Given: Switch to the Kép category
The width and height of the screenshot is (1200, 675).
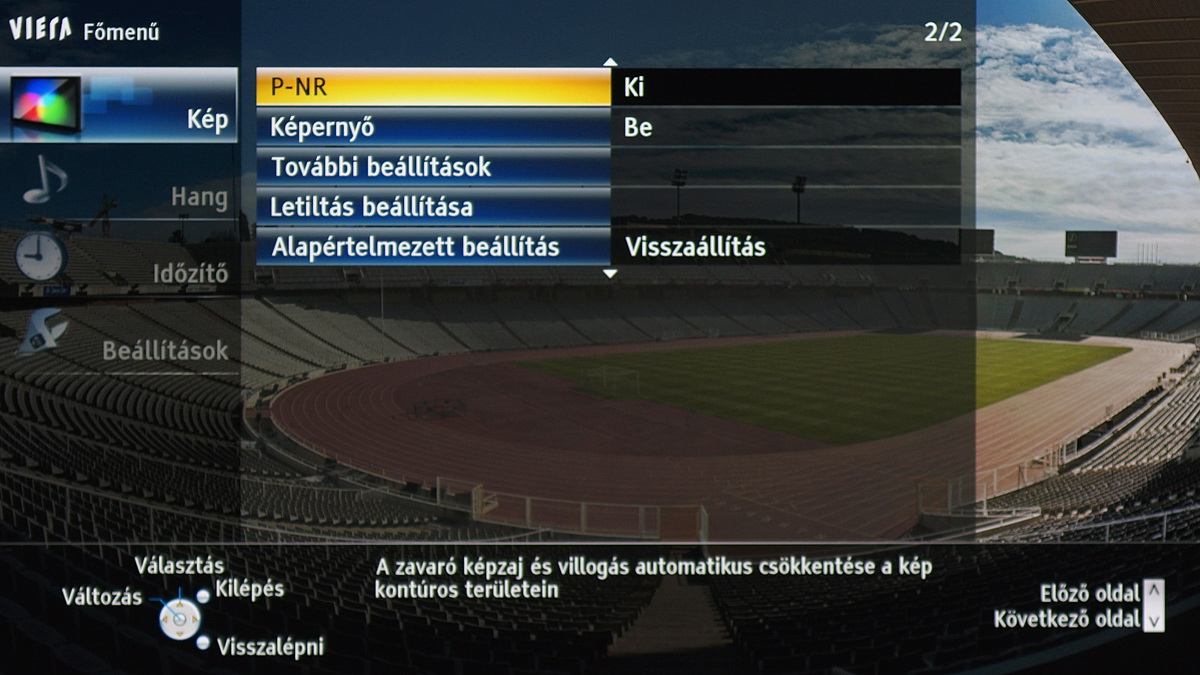Looking at the screenshot, I should click(119, 105).
